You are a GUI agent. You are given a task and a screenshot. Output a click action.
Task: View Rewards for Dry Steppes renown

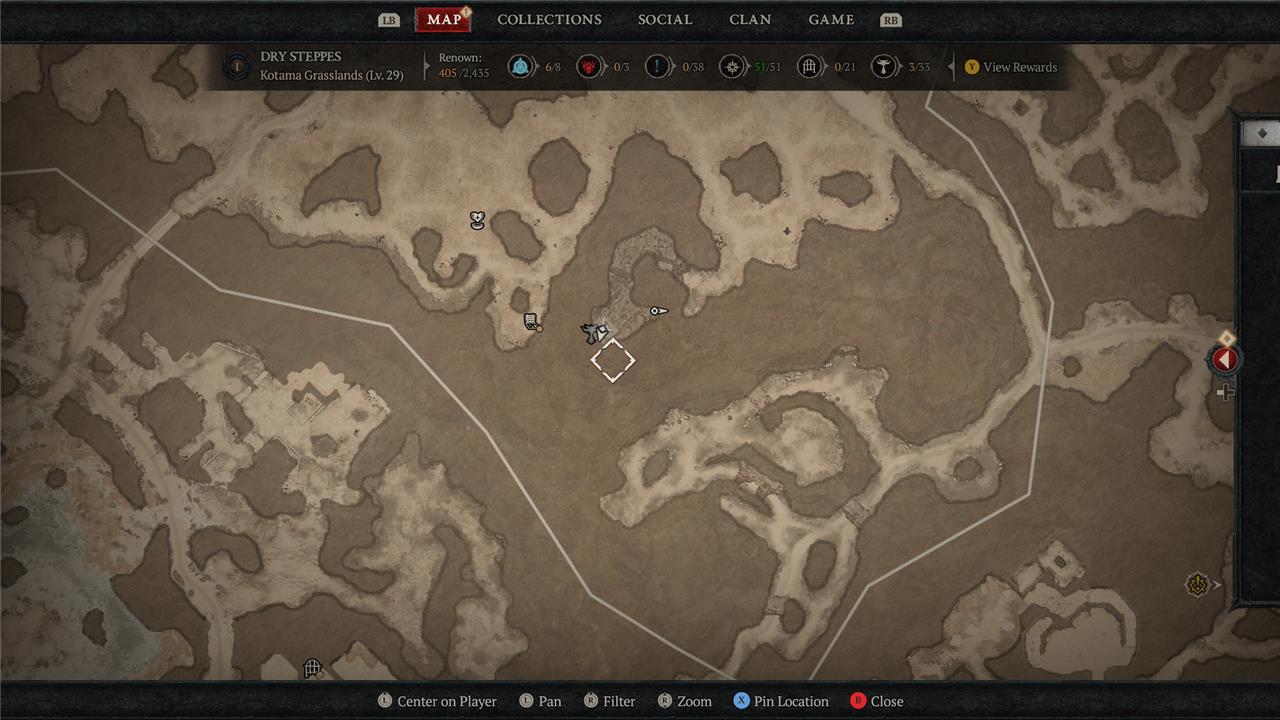point(1010,67)
